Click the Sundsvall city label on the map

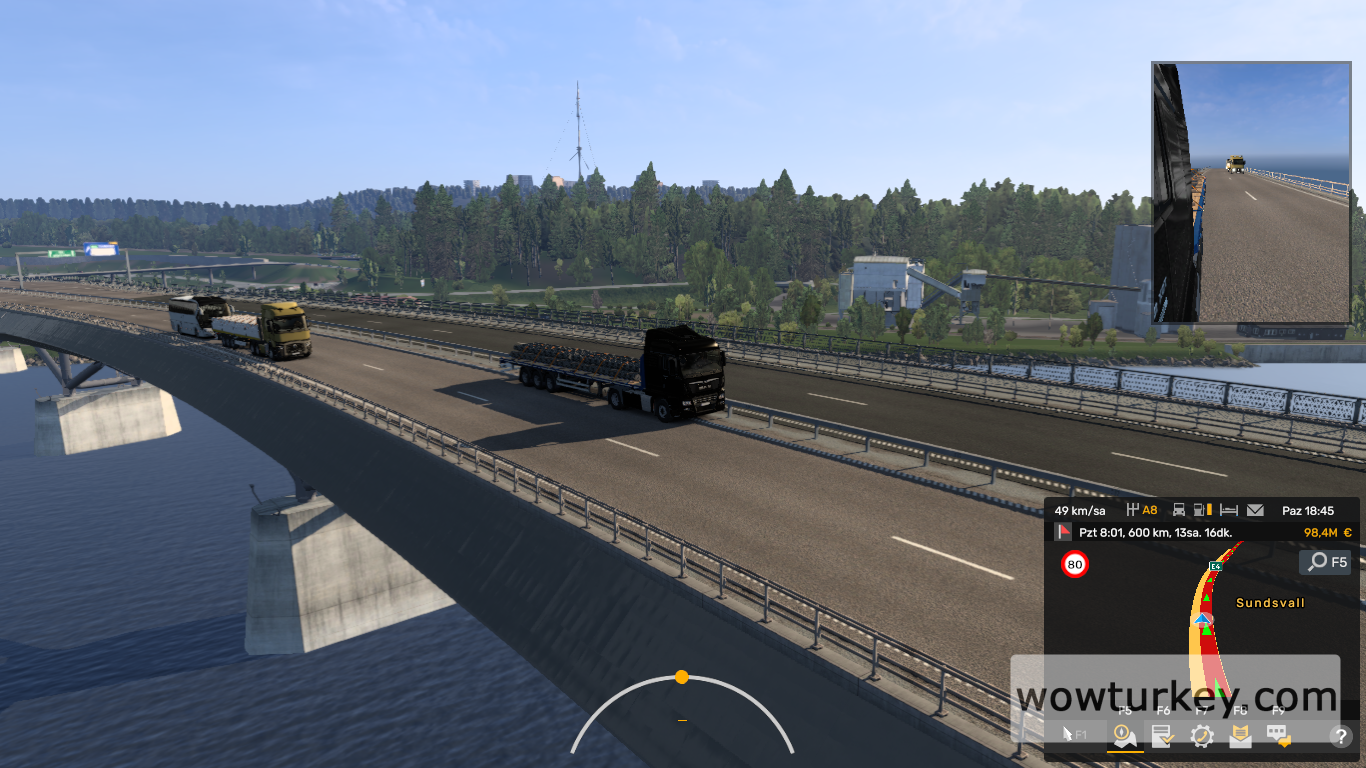coord(1270,602)
